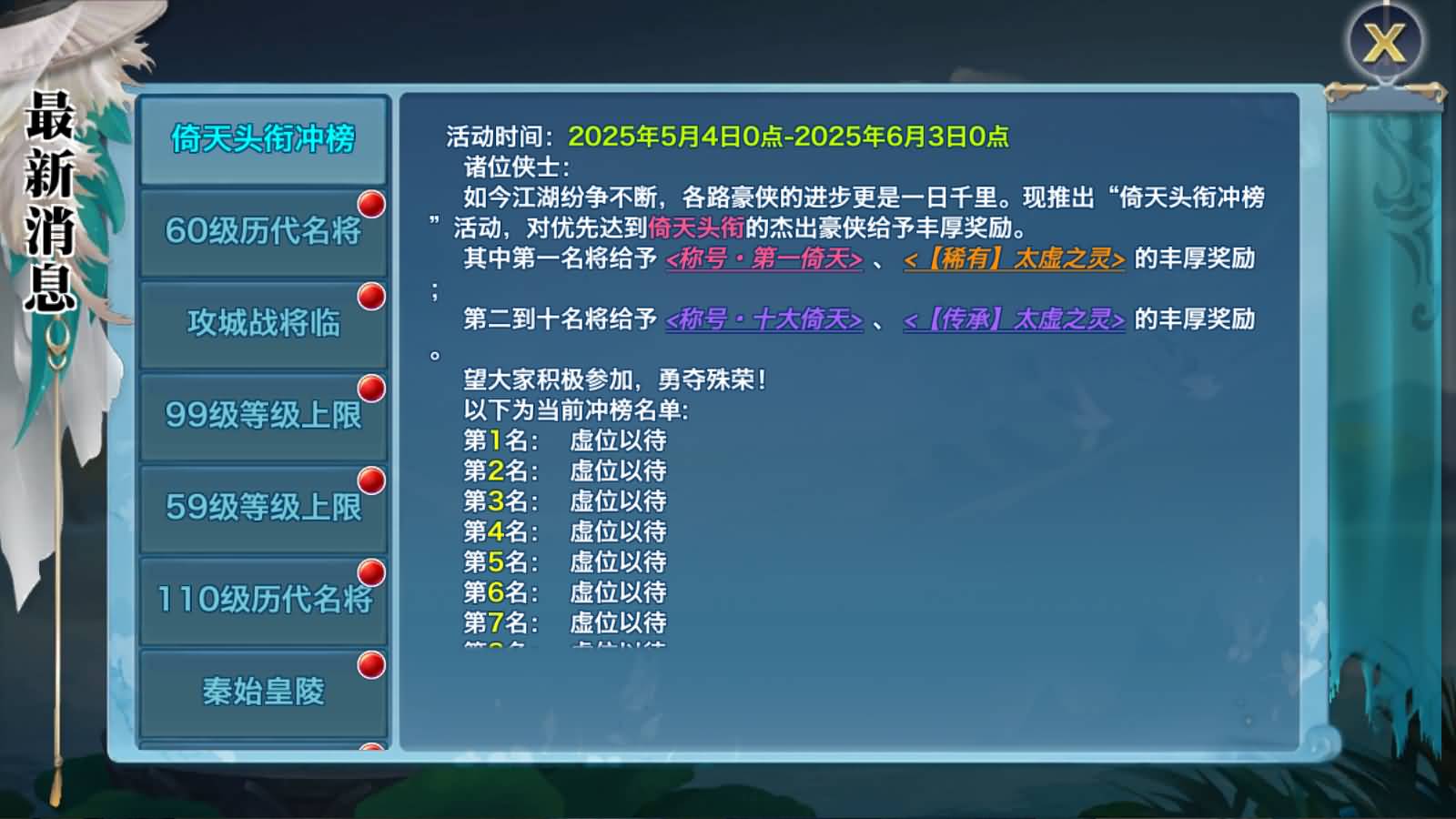Viewport: 1456px width, 819px height.
Task: Open the 称号·十大倚天 title link
Action: pos(763,320)
